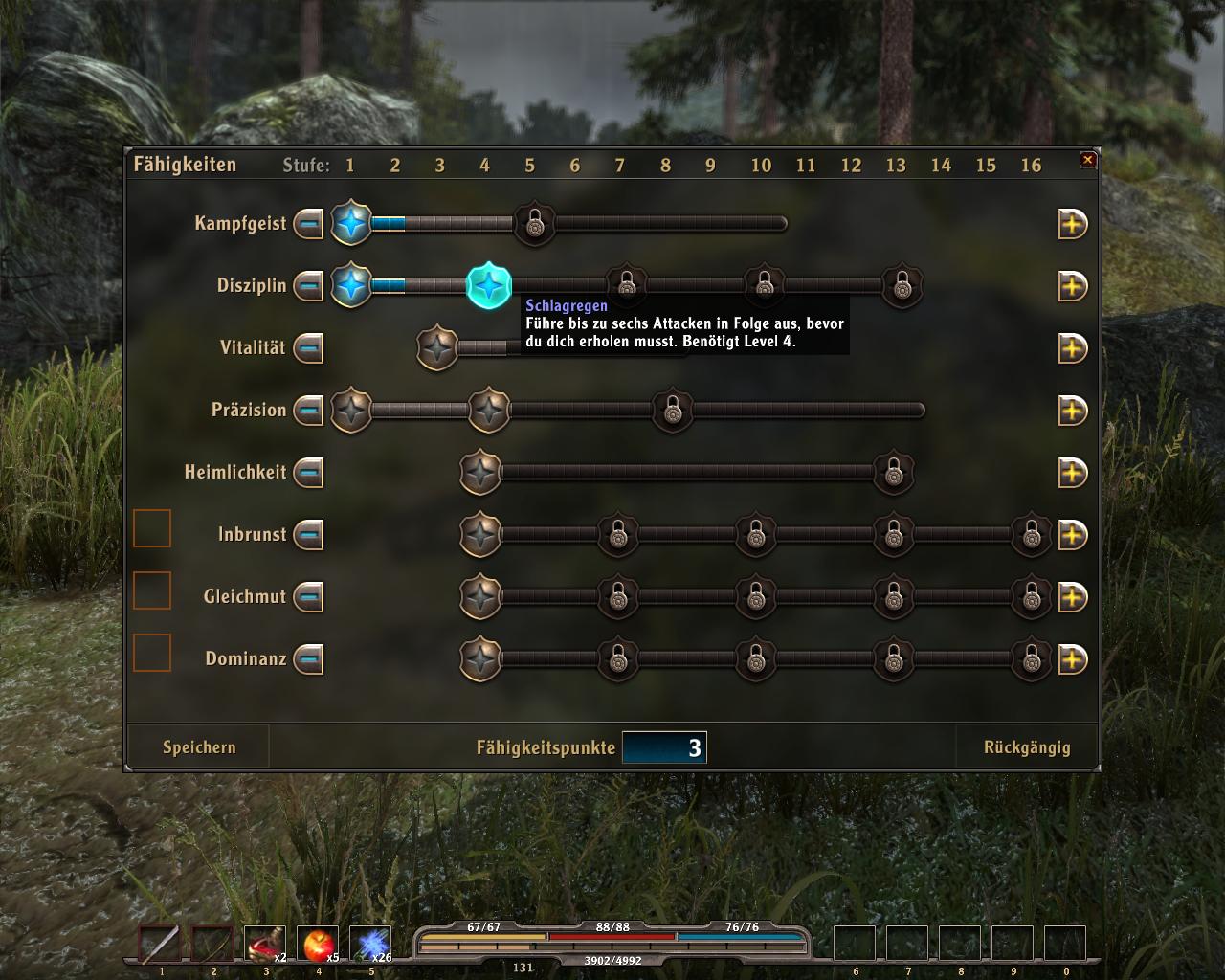Viewport: 1225px width, 980px height.
Task: Toggle the empty box beside Dominanz
Action: click(151, 653)
